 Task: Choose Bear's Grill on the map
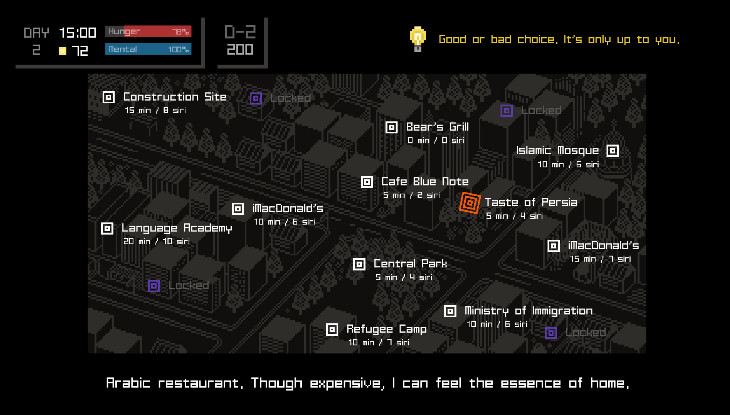point(392,127)
